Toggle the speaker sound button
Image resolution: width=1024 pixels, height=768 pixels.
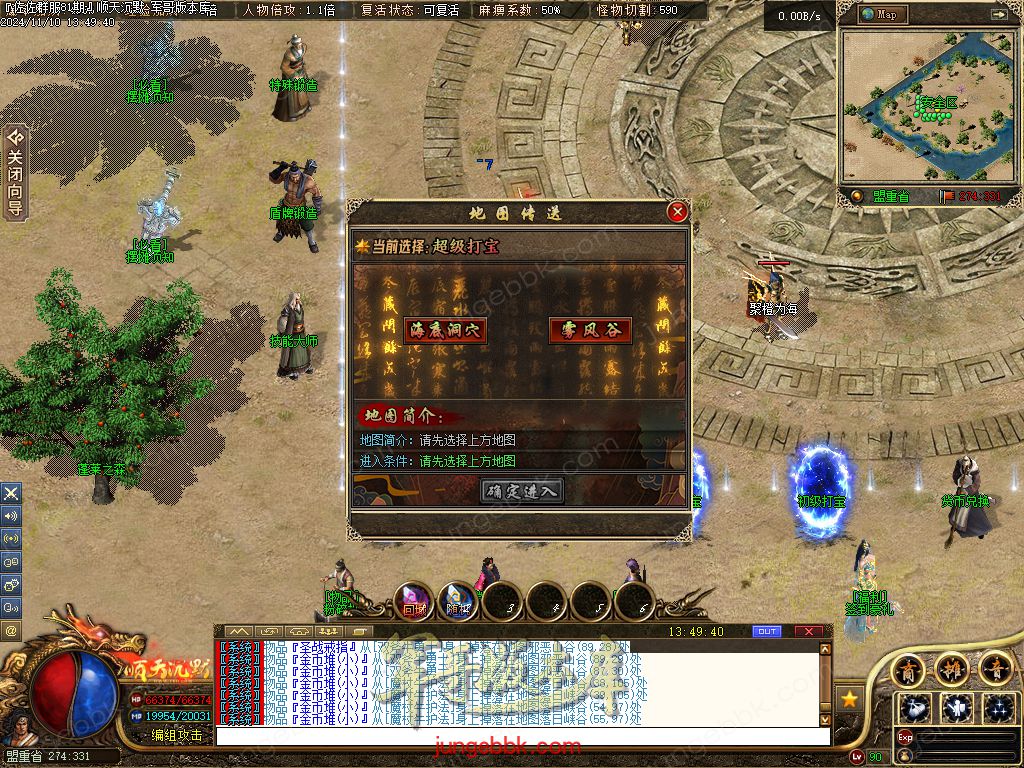point(11,516)
